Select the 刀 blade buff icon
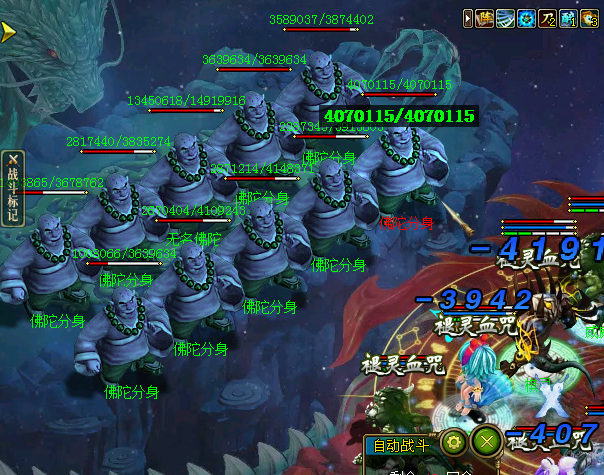The image size is (604, 475). (547, 18)
